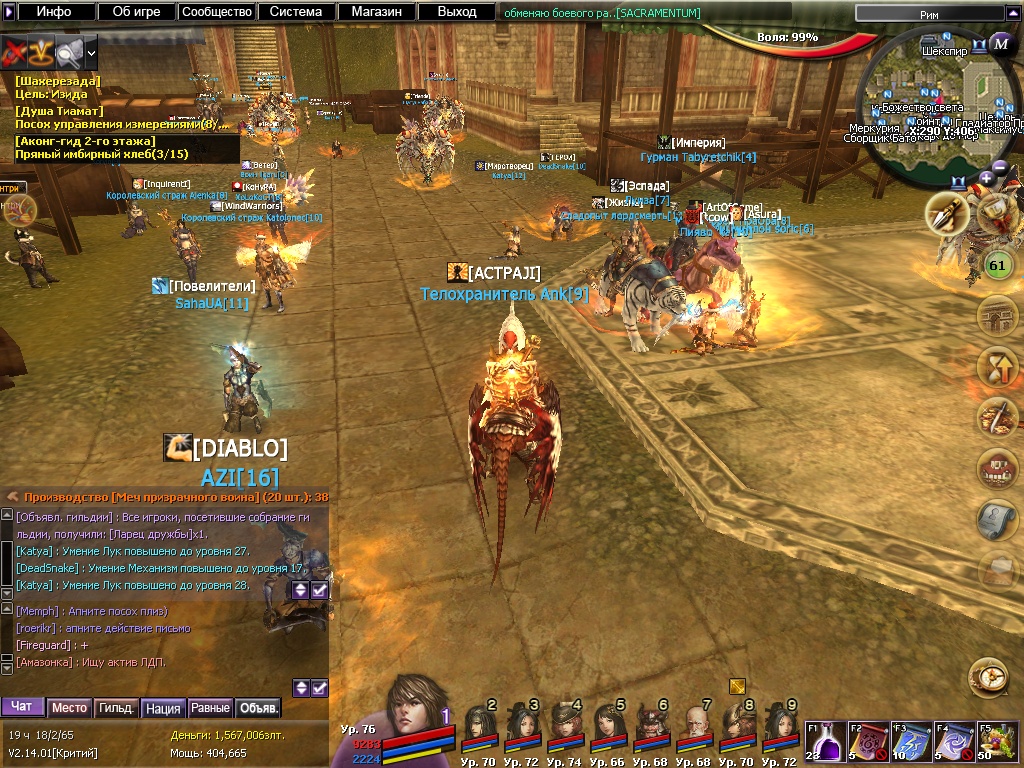Click the round M map button
Screen dimensions: 1024x768
click(x=1000, y=44)
